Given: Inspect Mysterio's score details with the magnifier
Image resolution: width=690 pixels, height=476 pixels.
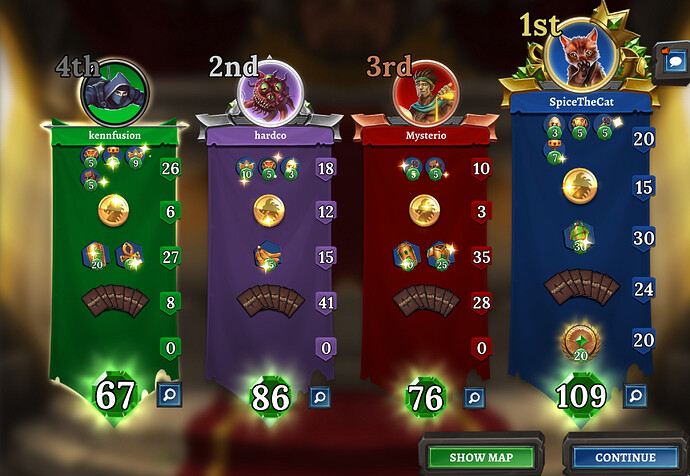Looking at the screenshot, I should pyautogui.click(x=475, y=397).
